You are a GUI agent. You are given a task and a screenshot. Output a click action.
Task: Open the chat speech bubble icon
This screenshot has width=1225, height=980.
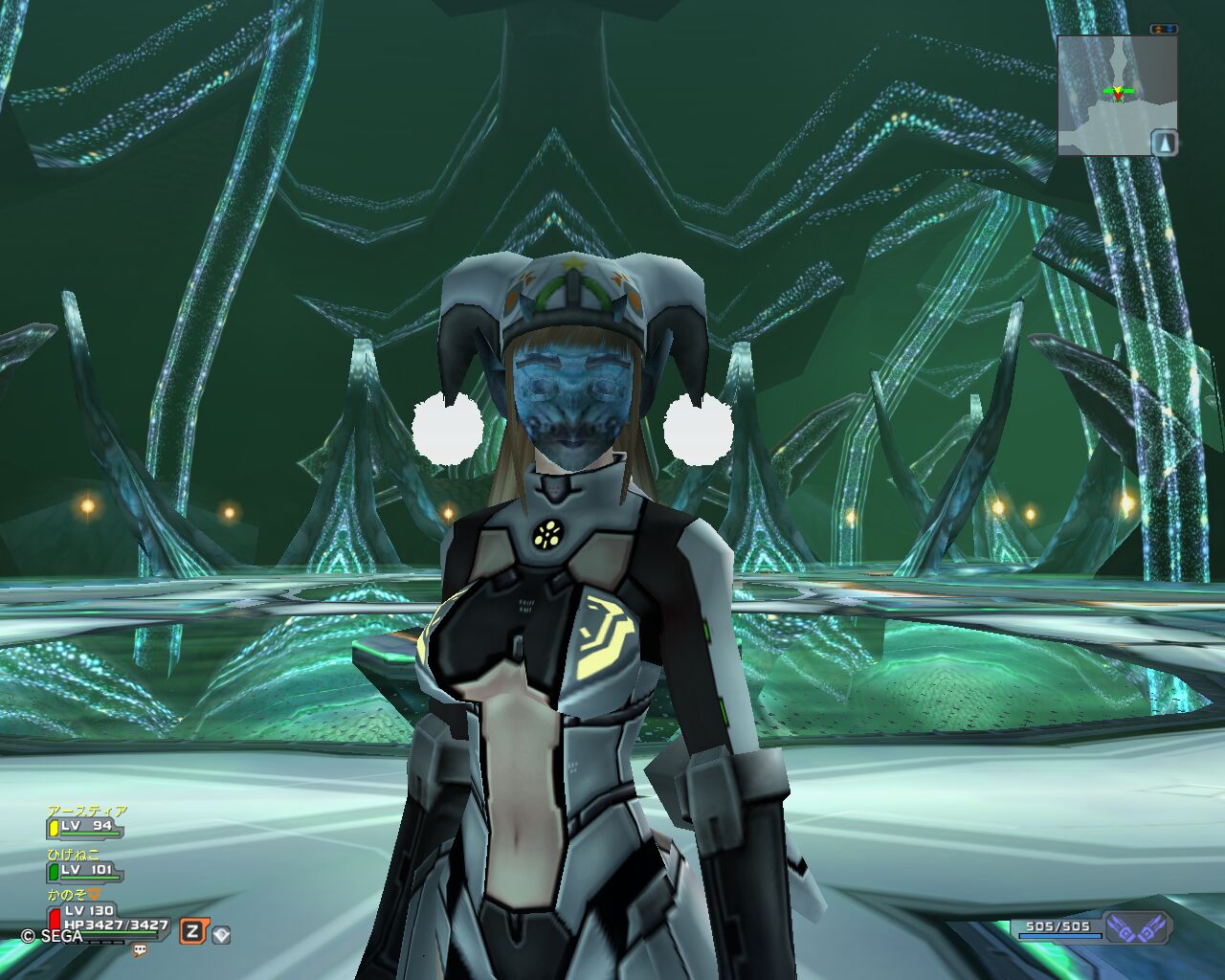141,950
